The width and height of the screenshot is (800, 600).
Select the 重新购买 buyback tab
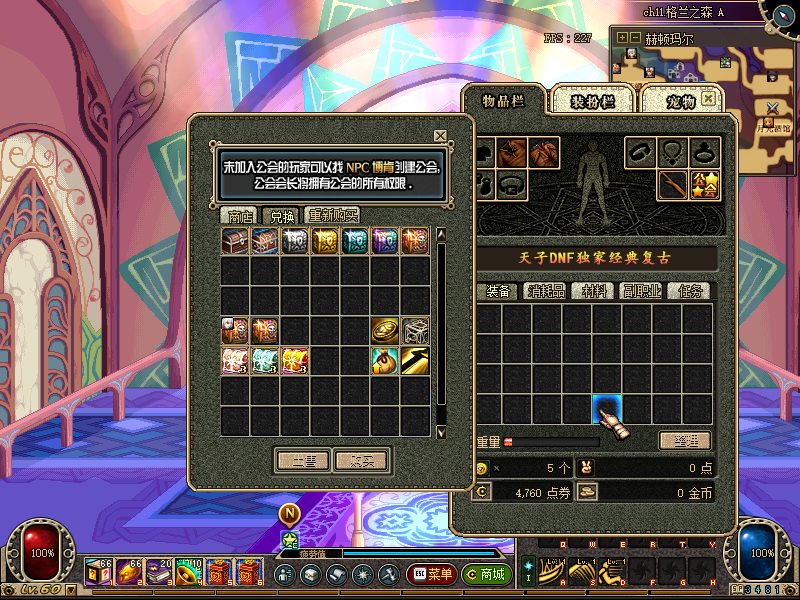(333, 215)
